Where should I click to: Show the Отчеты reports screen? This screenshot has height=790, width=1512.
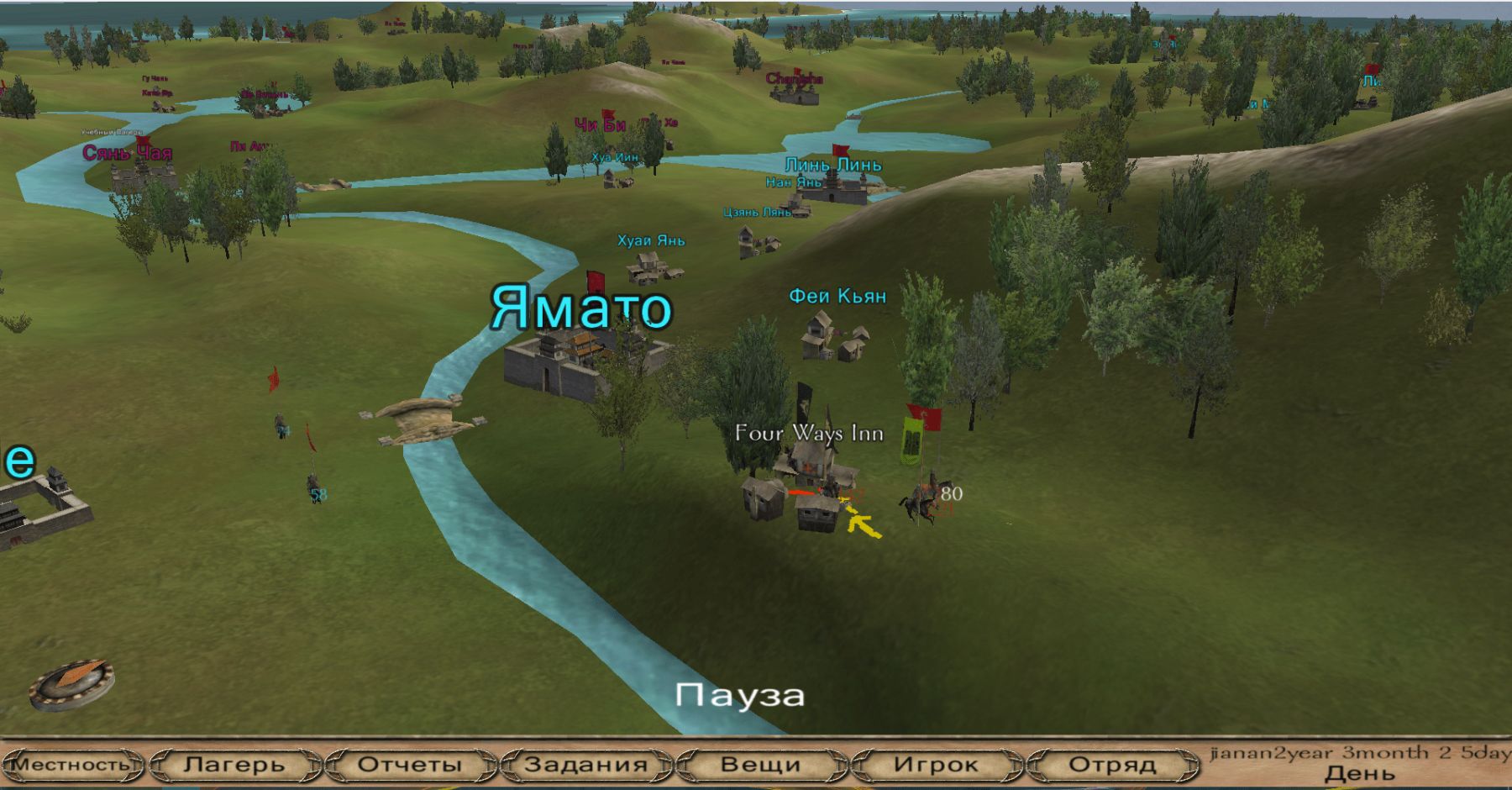click(410, 765)
